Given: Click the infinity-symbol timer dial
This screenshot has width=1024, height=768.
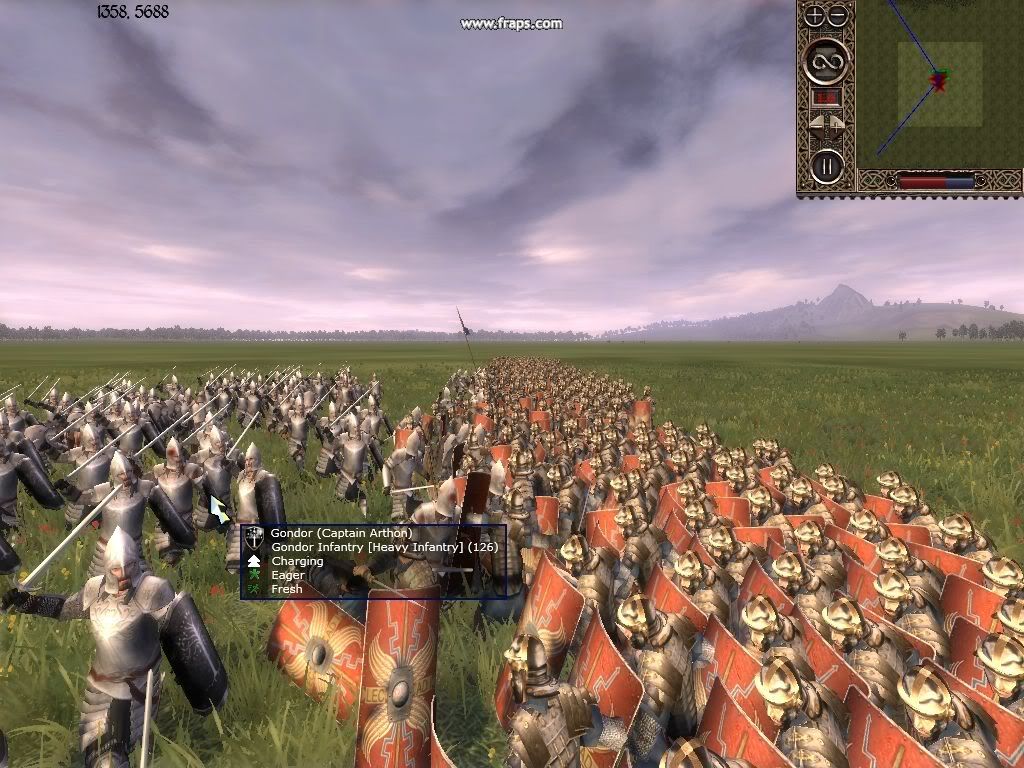Looking at the screenshot, I should [827, 62].
